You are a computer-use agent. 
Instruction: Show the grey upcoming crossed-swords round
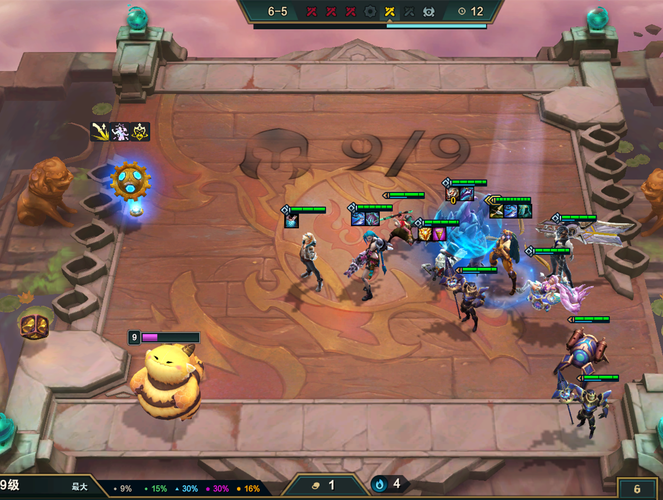(409, 12)
